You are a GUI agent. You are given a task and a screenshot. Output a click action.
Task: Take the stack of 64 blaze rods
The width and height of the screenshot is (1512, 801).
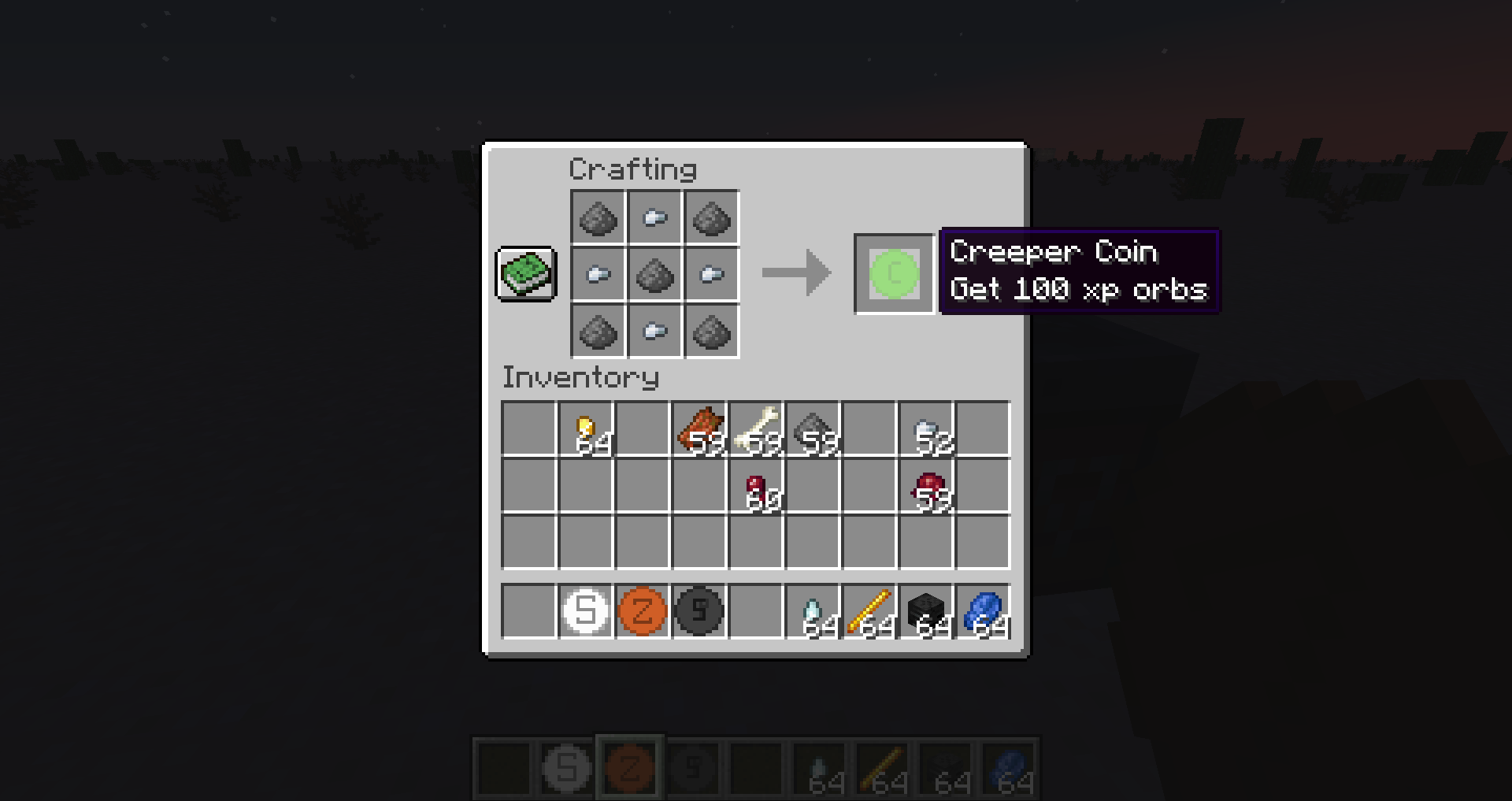(869, 610)
